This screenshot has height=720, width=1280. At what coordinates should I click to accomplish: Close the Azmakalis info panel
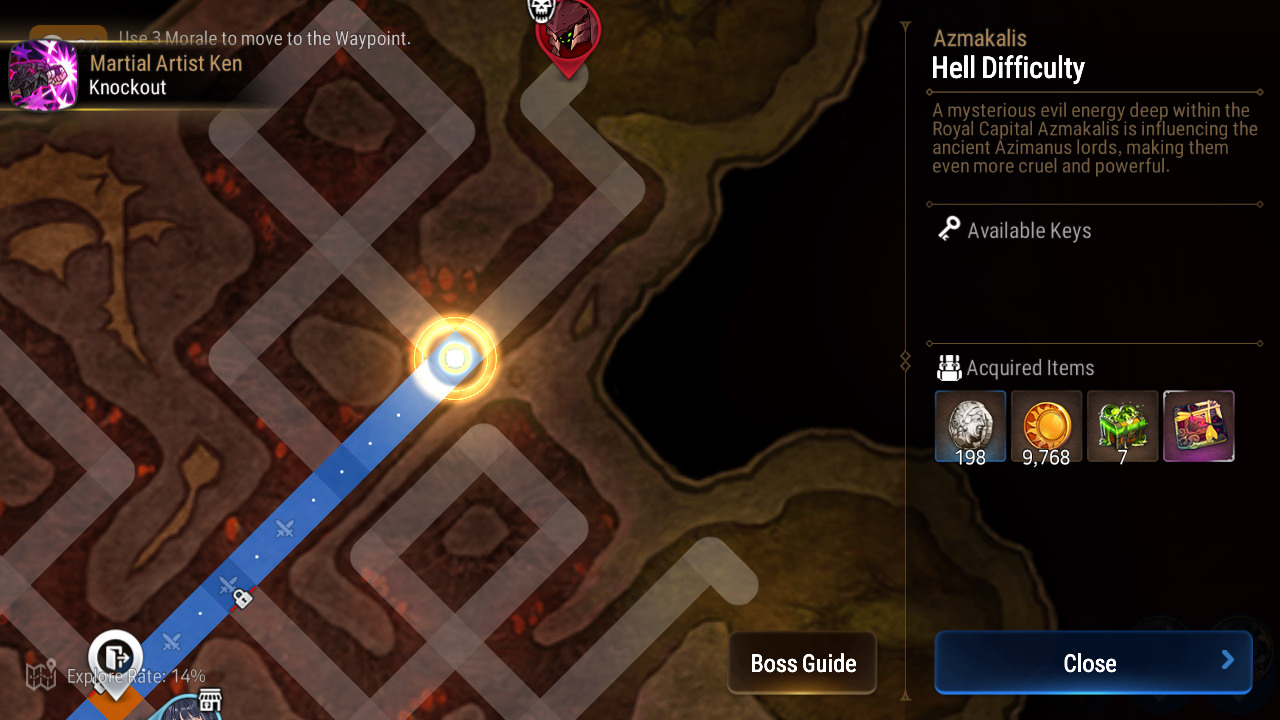pyautogui.click(x=1092, y=663)
